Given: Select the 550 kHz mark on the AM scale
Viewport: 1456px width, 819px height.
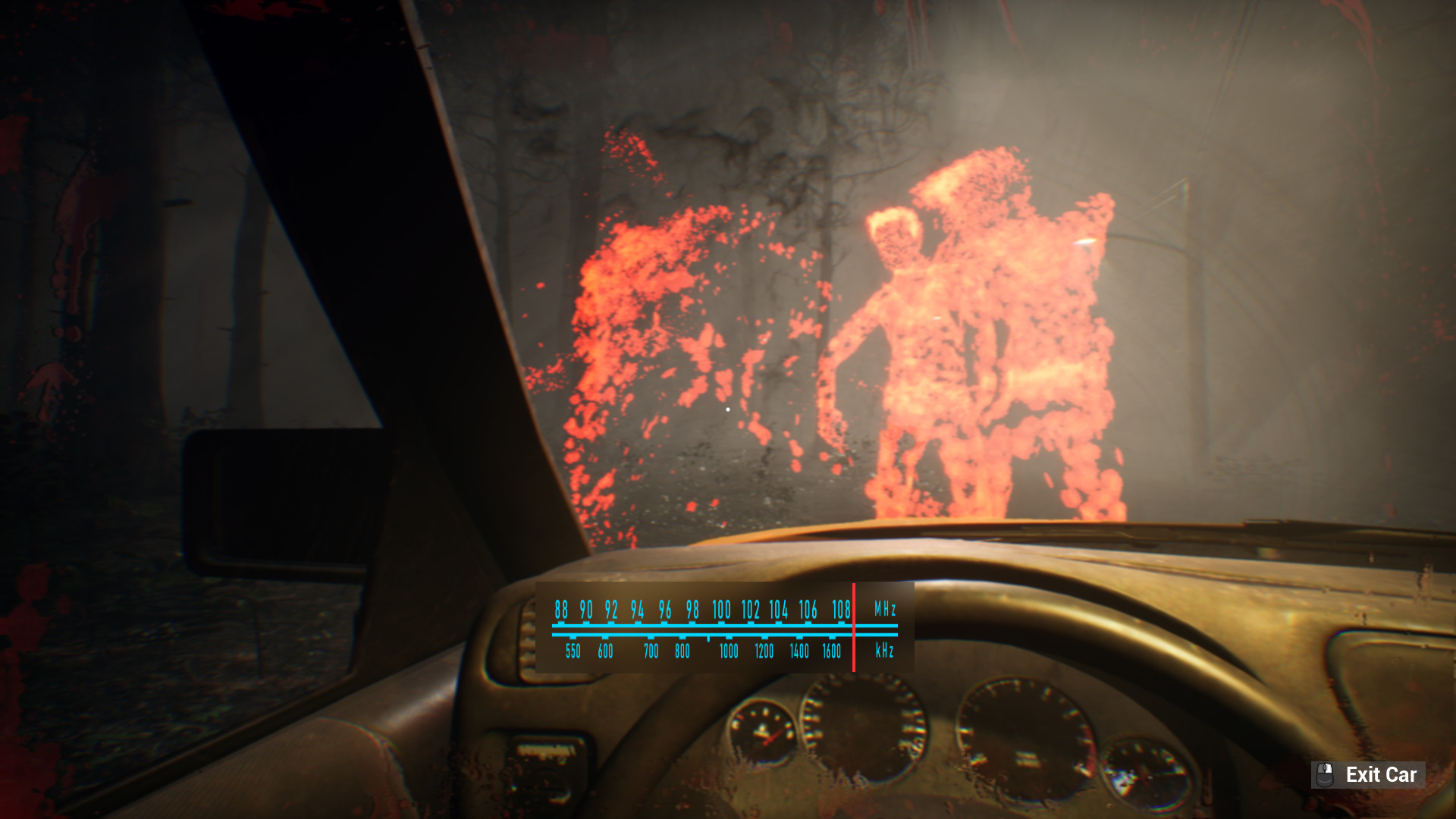Looking at the screenshot, I should (574, 651).
